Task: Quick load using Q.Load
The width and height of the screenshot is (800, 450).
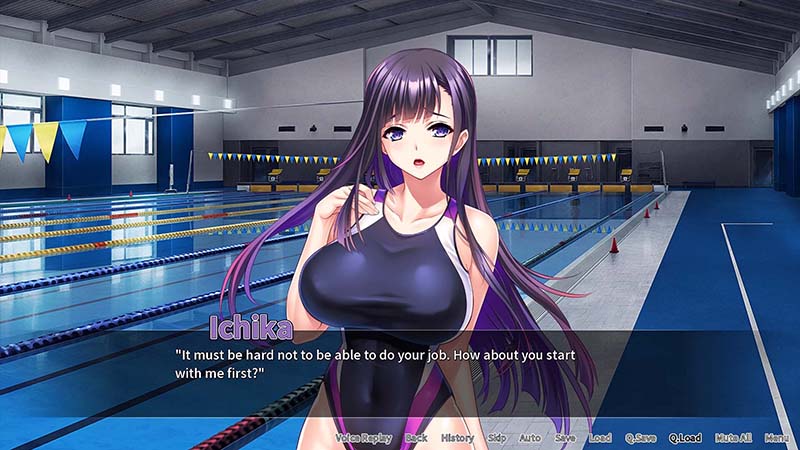Action: click(x=685, y=438)
